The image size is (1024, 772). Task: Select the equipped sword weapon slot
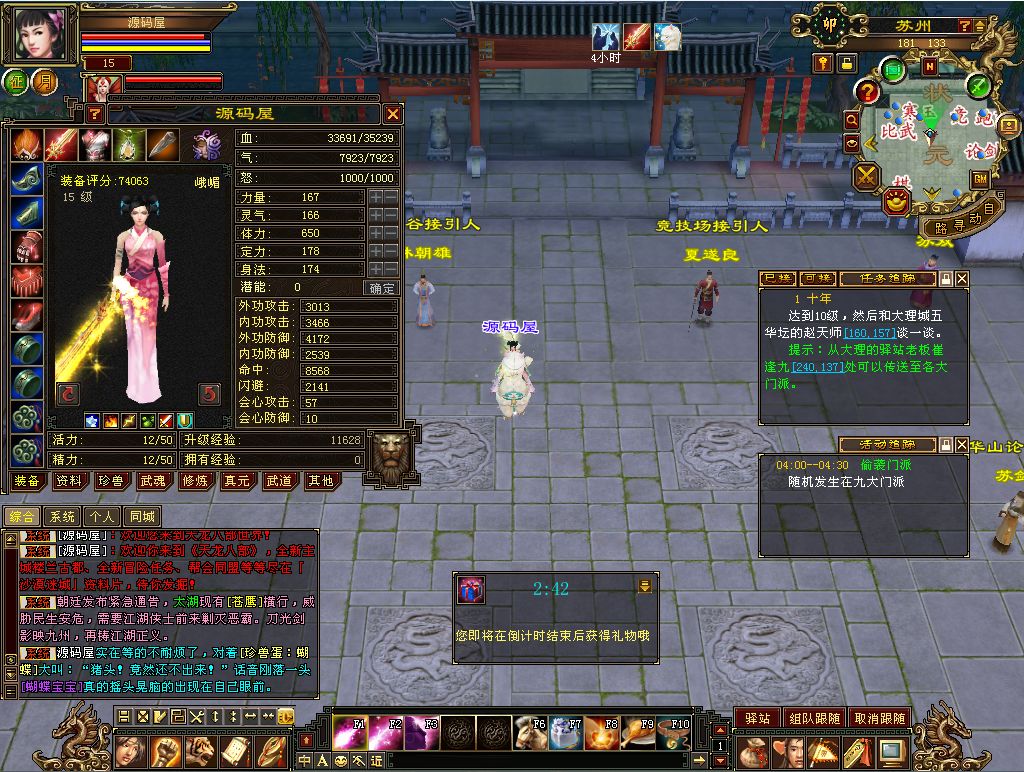(x=61, y=145)
